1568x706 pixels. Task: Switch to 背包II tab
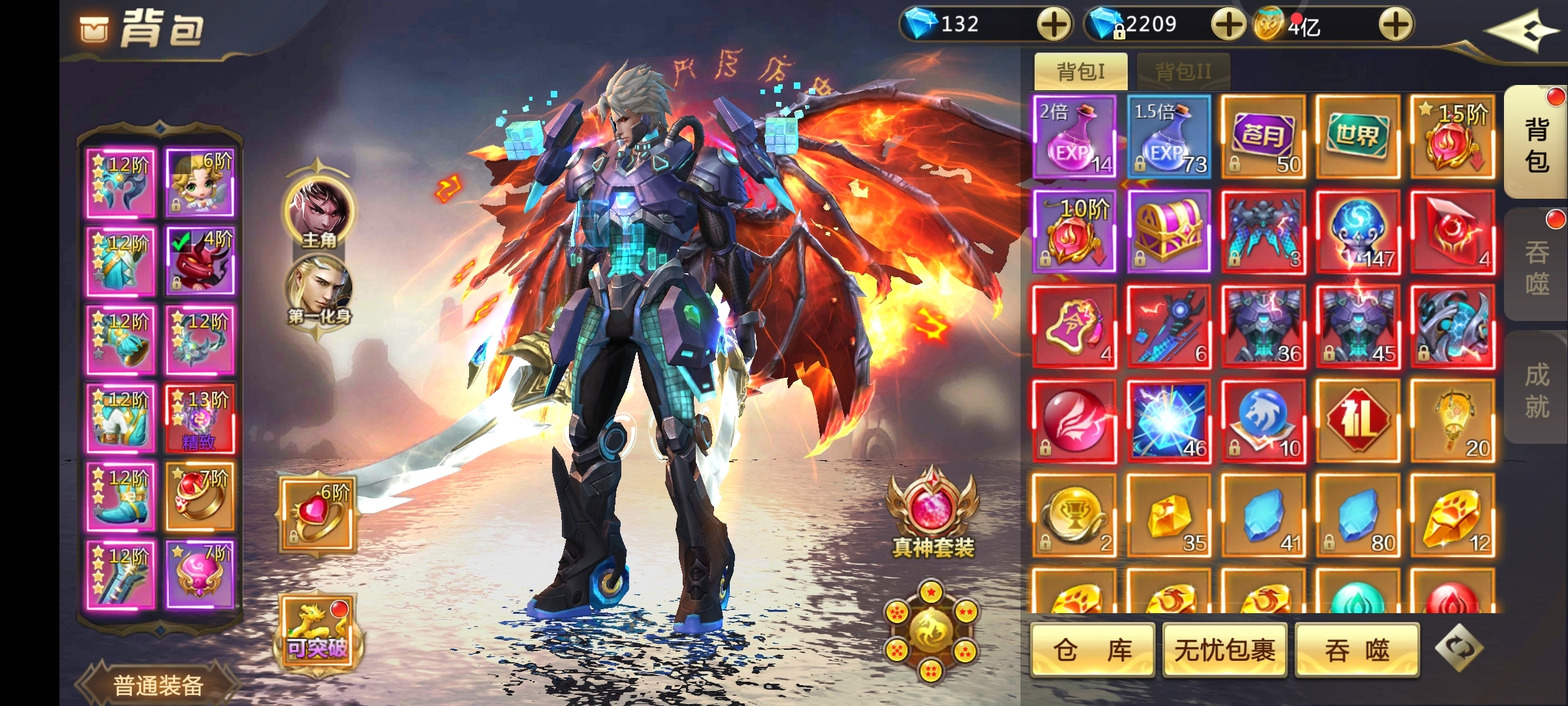click(x=1183, y=71)
